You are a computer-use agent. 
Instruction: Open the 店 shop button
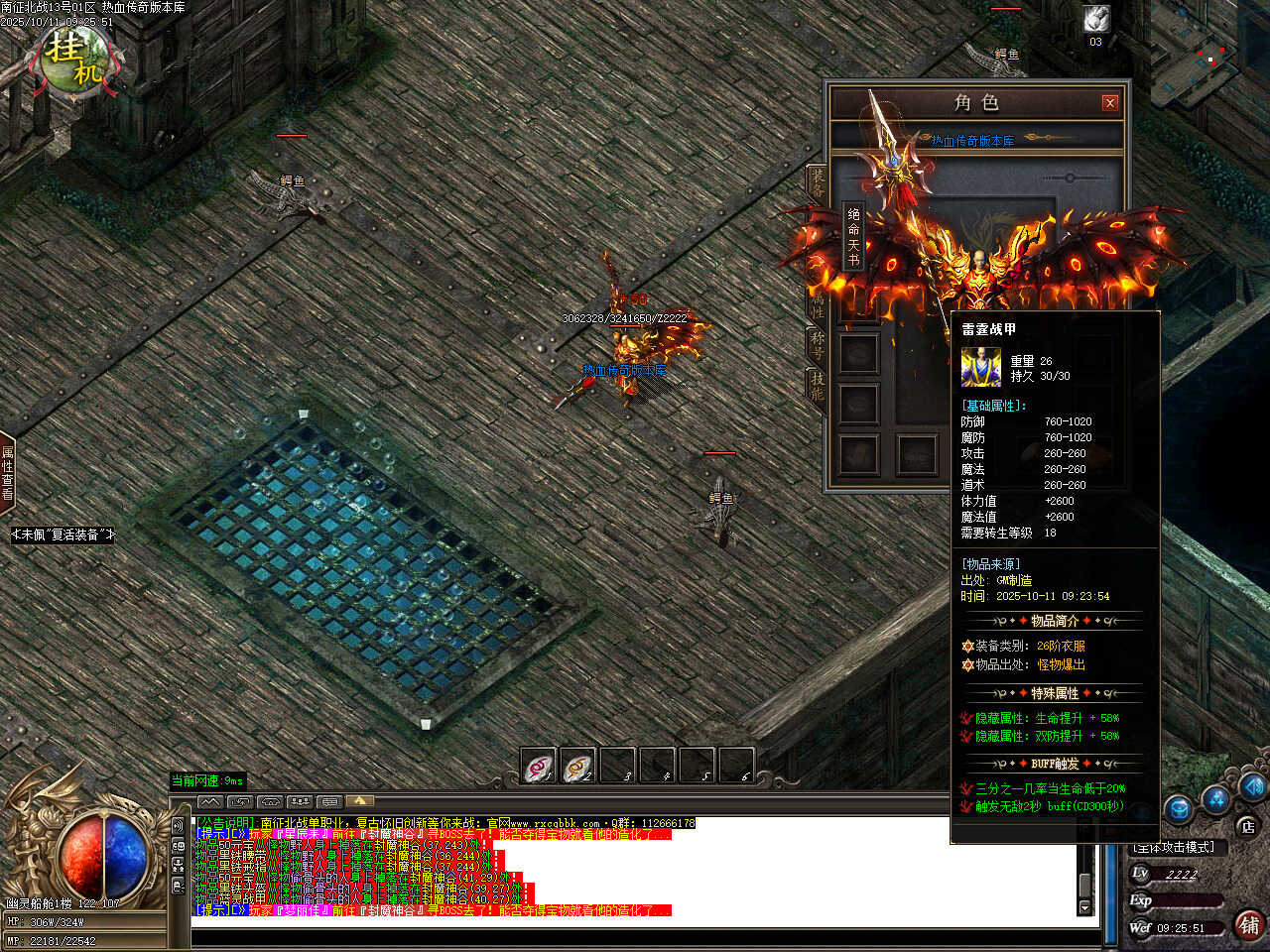tap(1247, 825)
